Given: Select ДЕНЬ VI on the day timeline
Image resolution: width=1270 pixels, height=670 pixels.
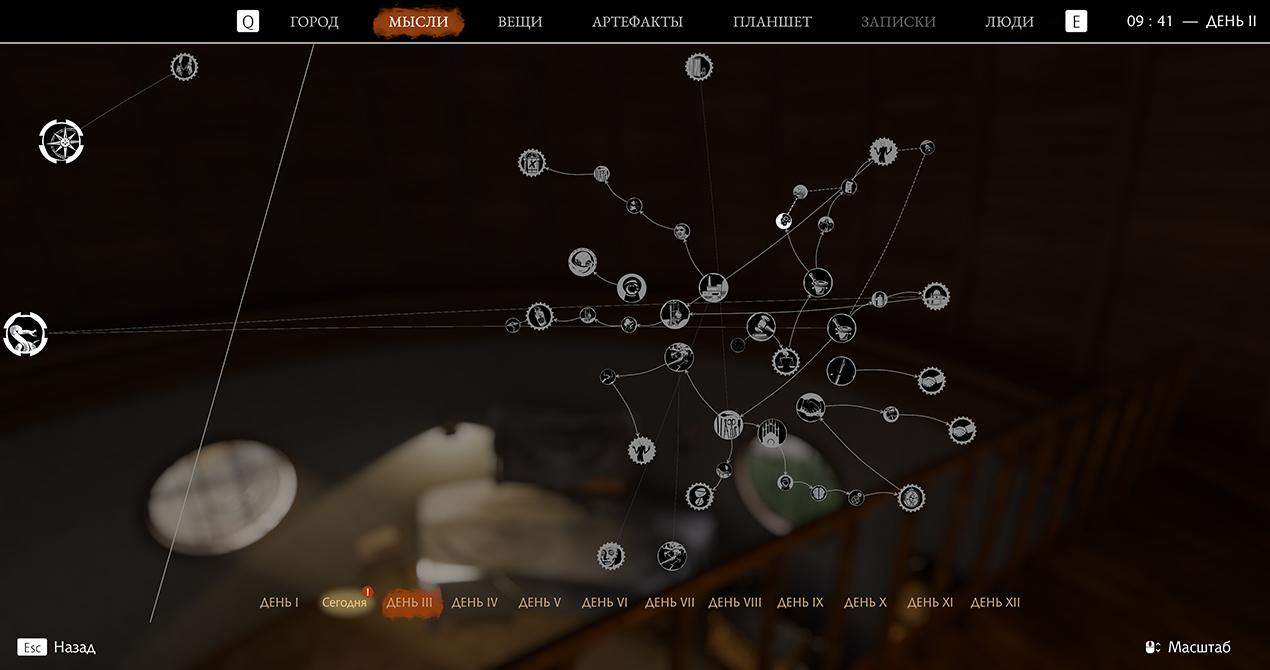Looking at the screenshot, I should [x=604, y=603].
